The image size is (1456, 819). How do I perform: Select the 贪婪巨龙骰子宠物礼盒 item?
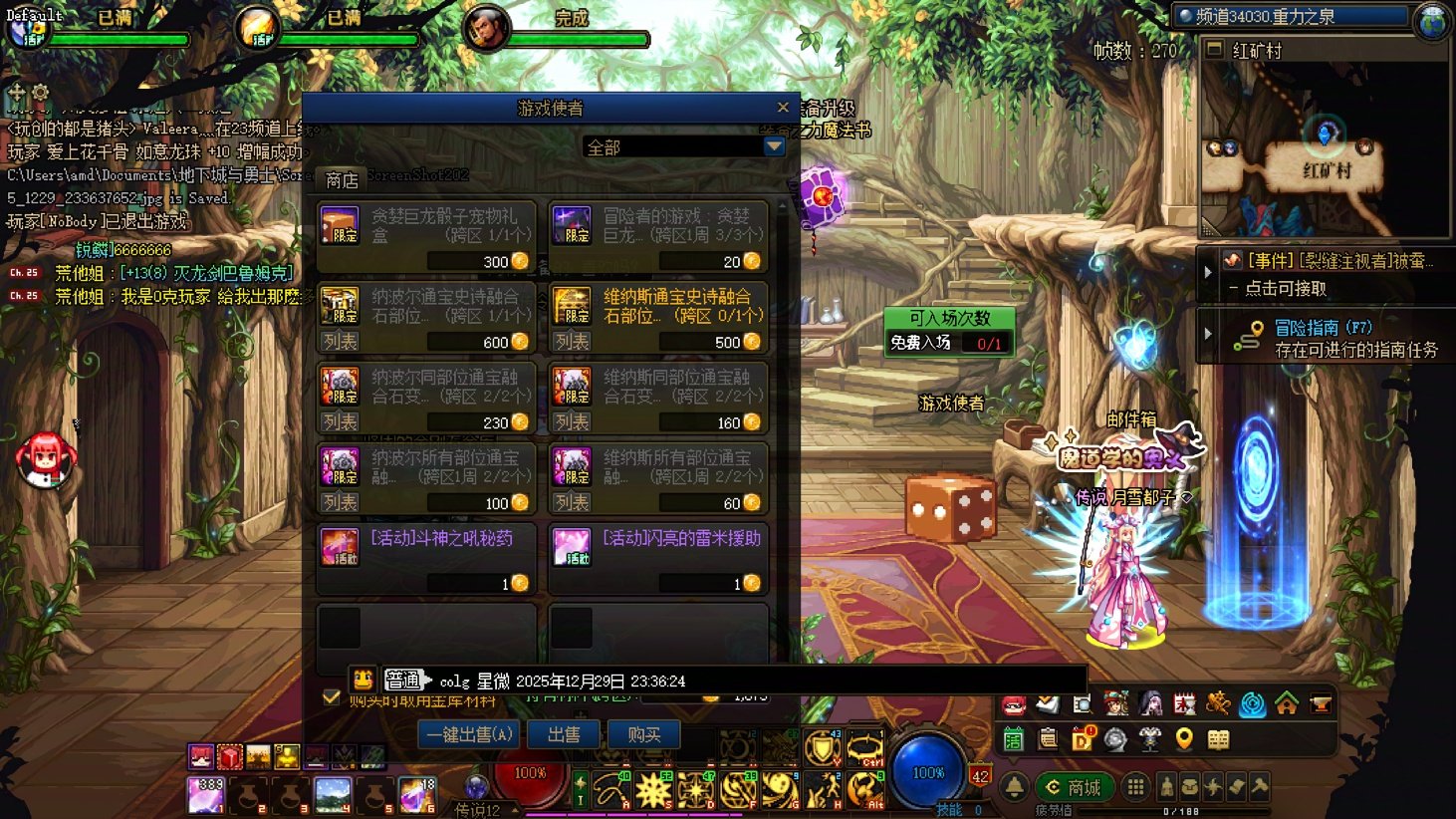(426, 235)
